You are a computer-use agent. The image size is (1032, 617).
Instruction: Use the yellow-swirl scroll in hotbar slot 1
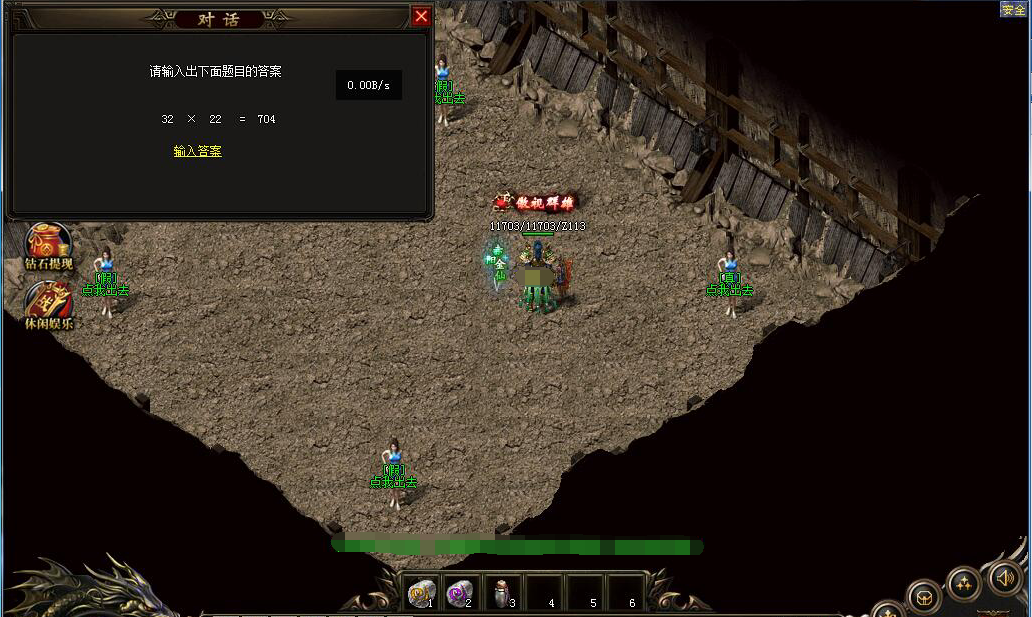421,593
